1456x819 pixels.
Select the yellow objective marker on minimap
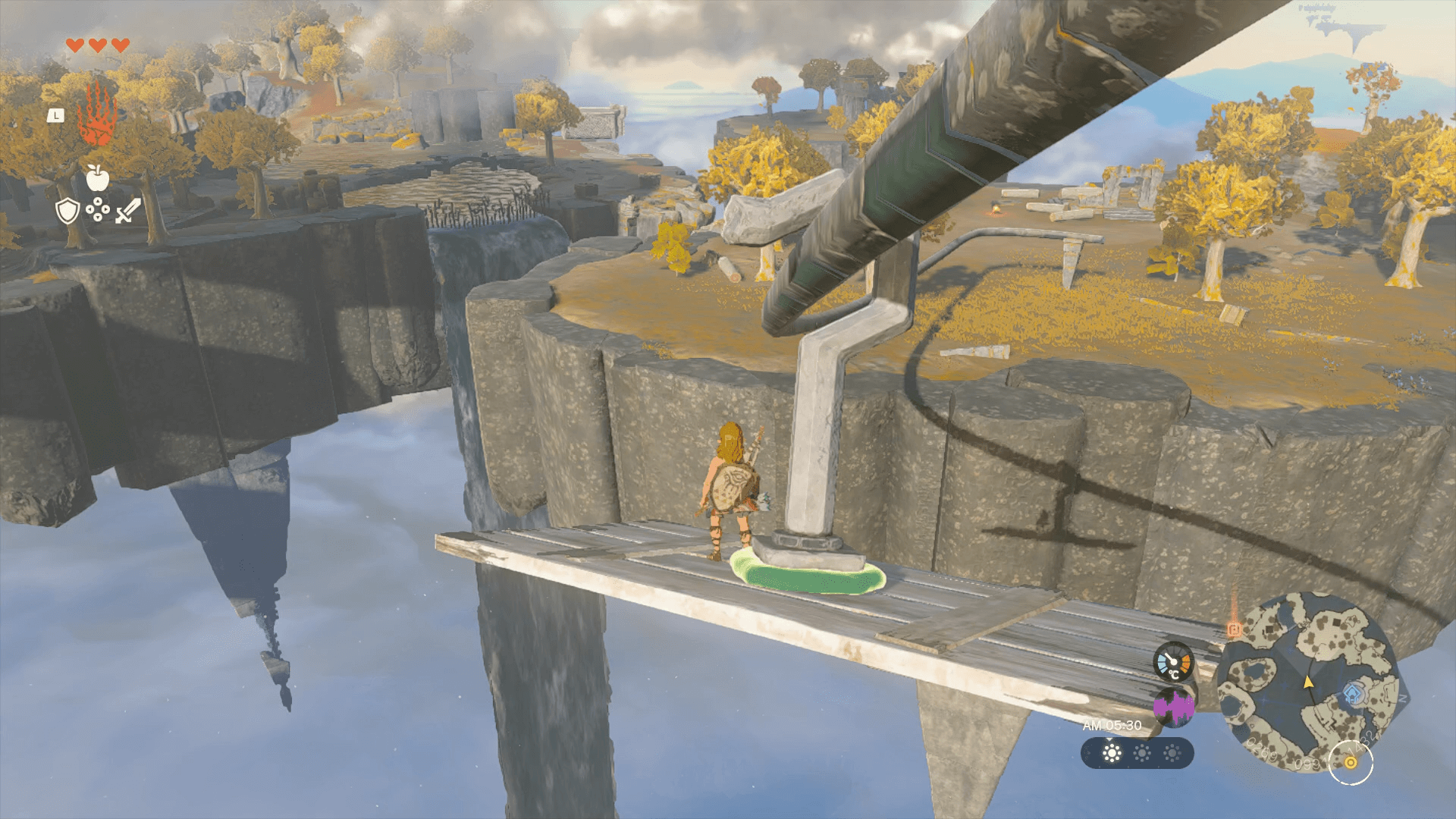[1351, 762]
